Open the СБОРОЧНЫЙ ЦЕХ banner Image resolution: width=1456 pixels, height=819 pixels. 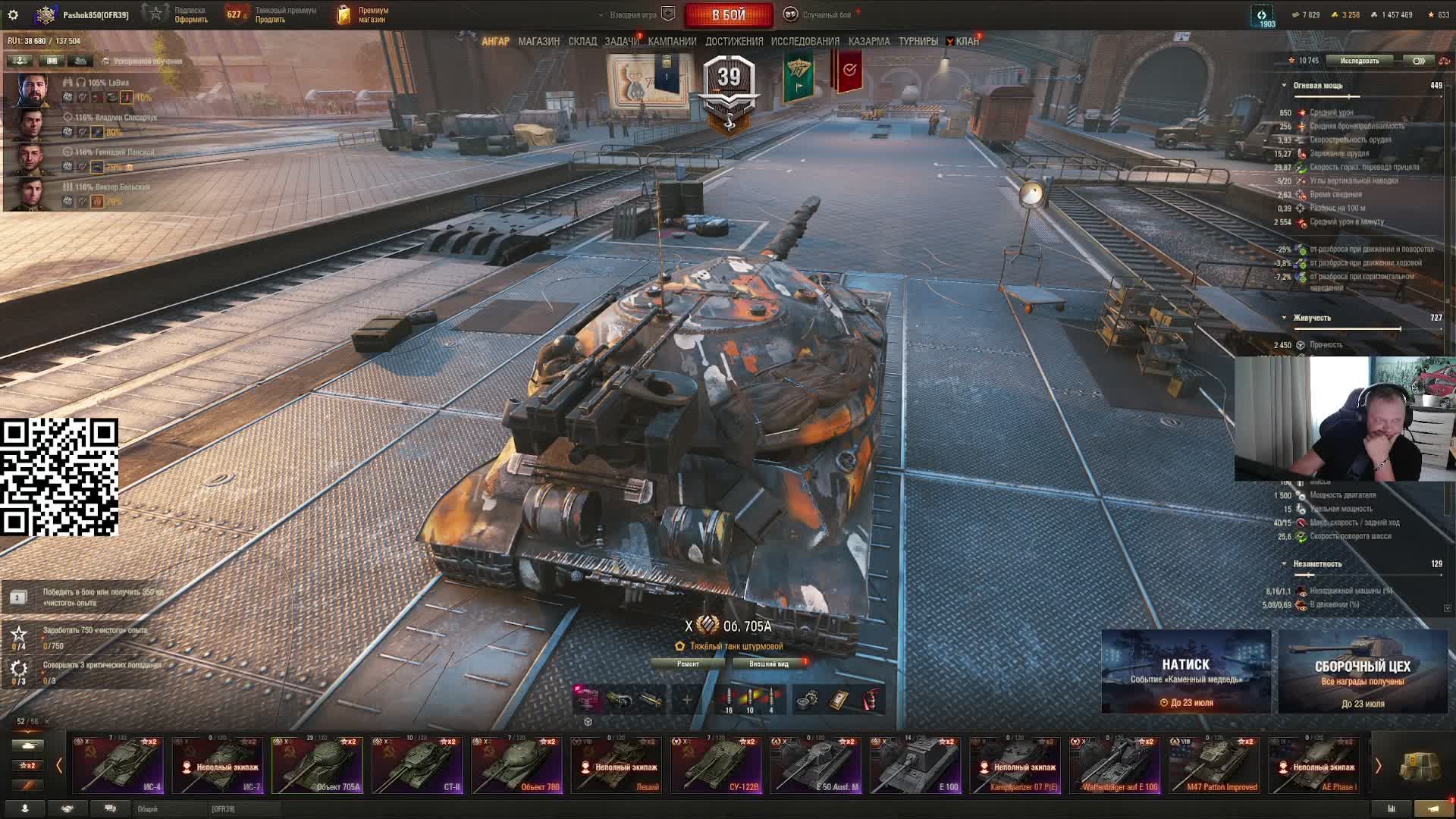1363,672
